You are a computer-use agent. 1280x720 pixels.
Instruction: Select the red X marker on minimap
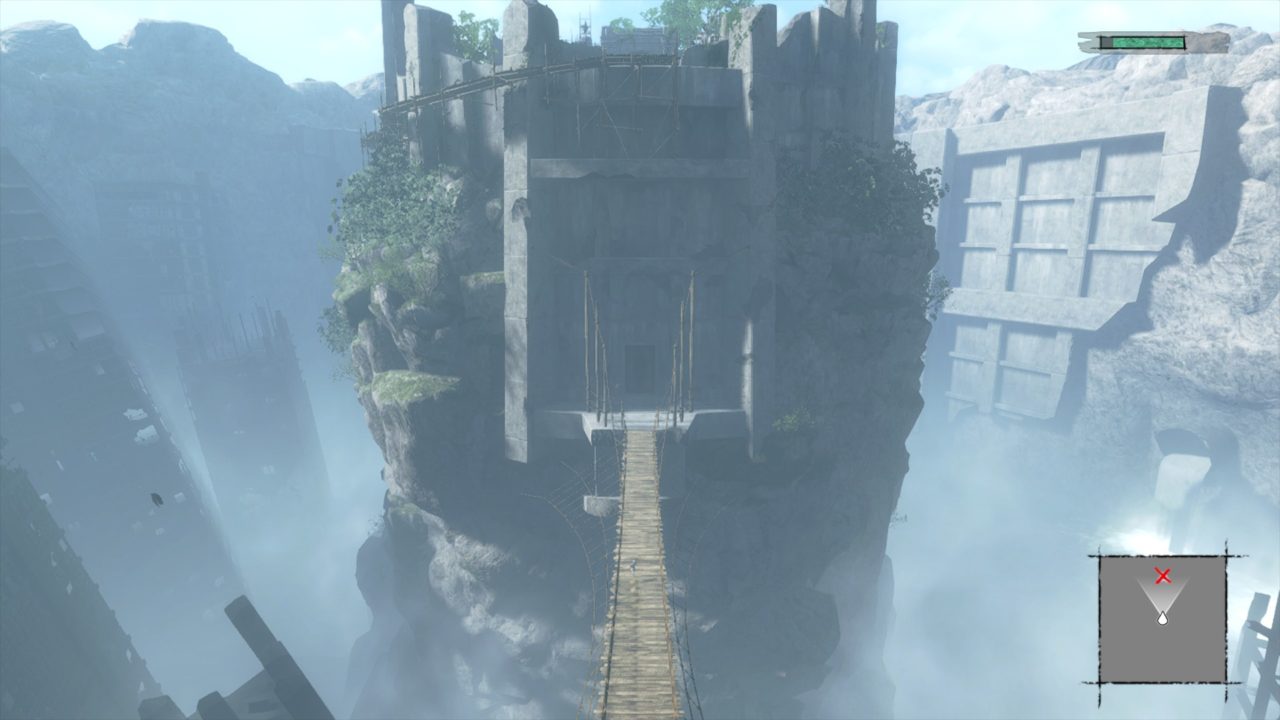pyautogui.click(x=1162, y=575)
